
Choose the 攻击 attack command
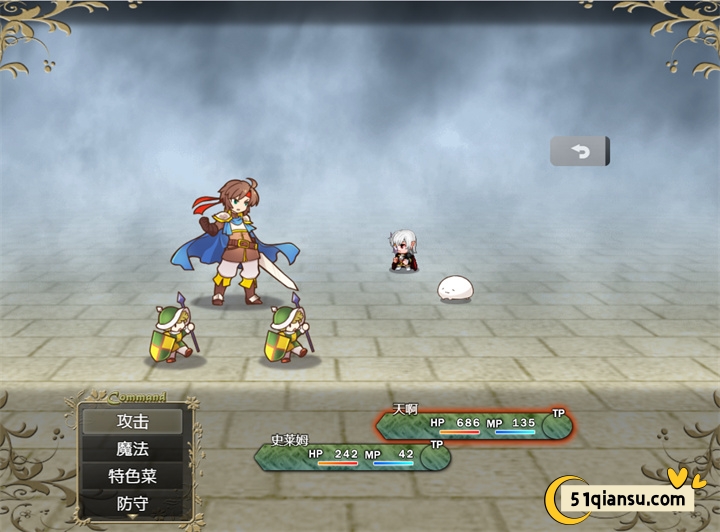[133, 421]
